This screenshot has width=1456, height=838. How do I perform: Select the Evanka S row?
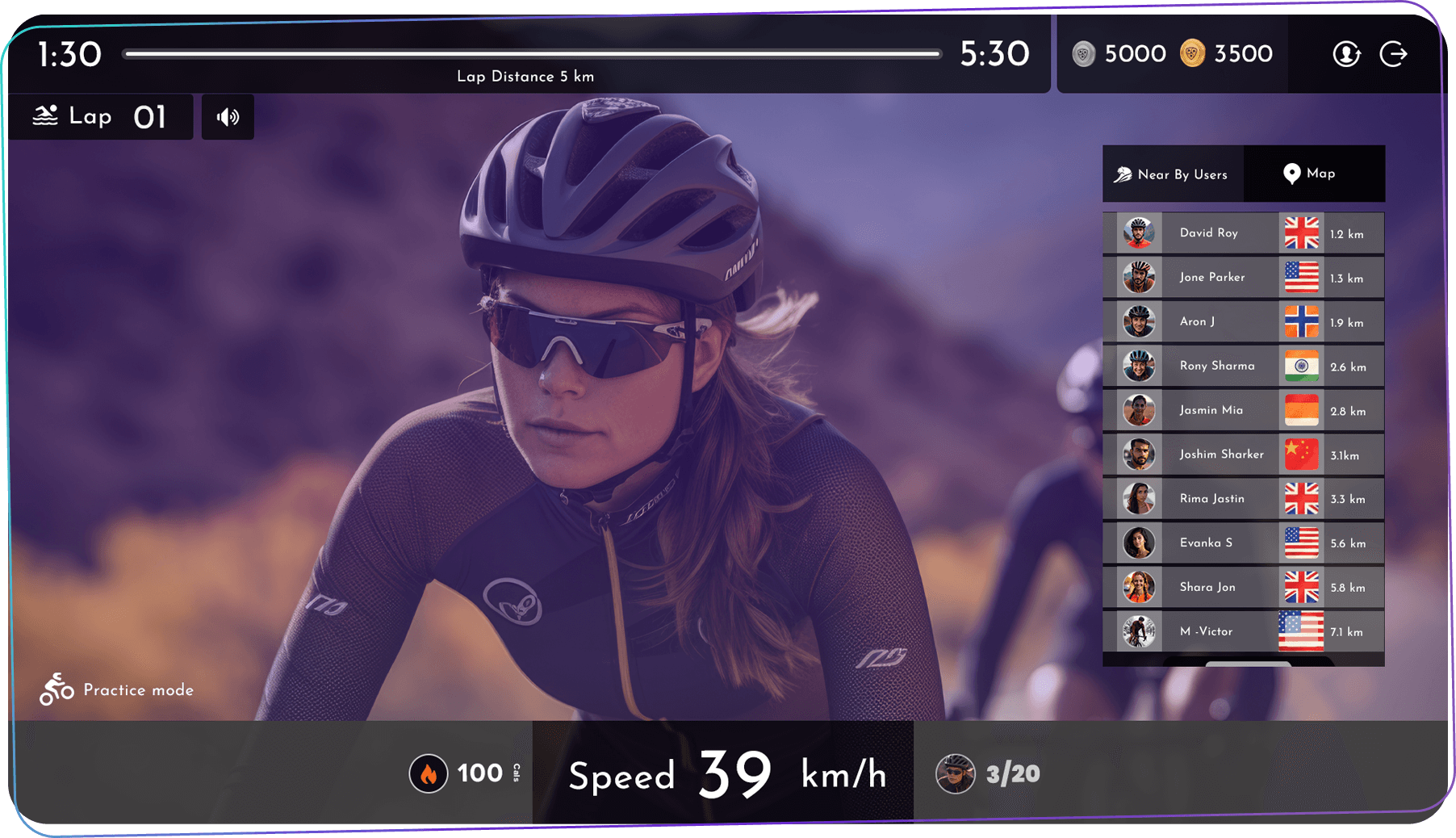click(x=1243, y=543)
